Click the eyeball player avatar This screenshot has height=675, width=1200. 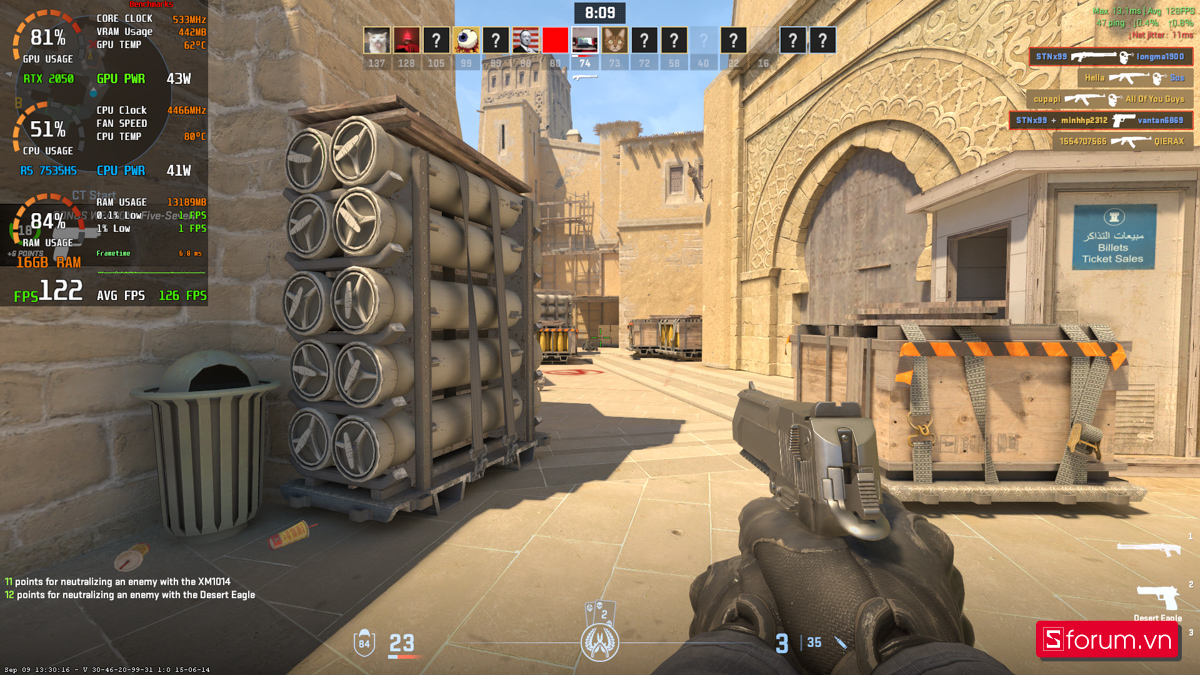click(466, 40)
